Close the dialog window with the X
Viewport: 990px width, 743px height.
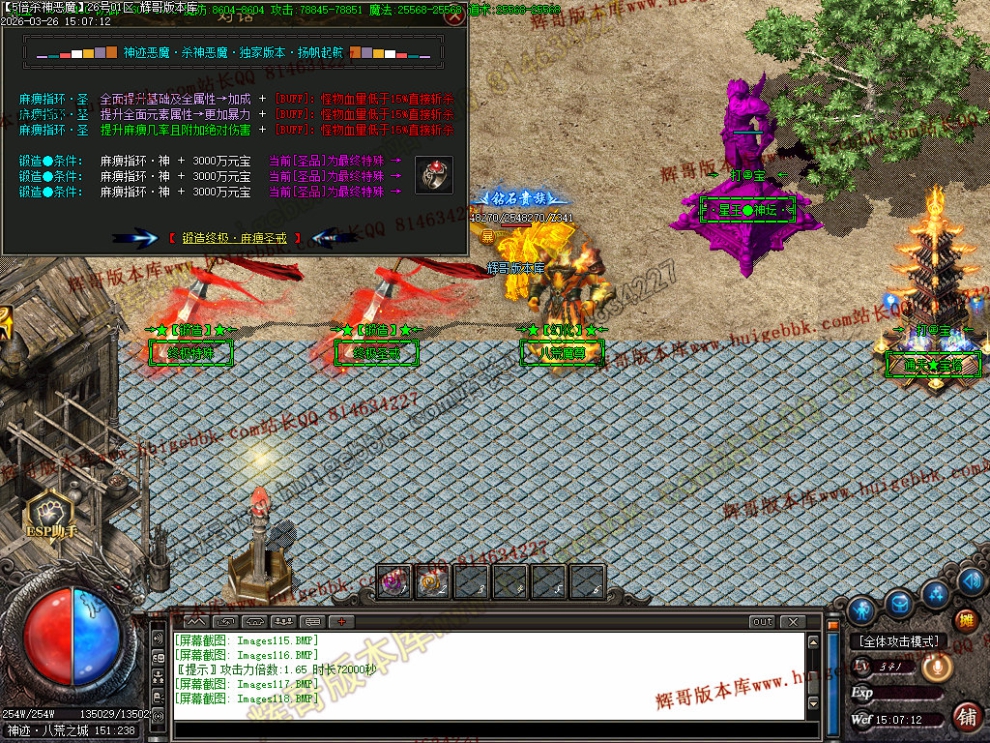click(454, 15)
